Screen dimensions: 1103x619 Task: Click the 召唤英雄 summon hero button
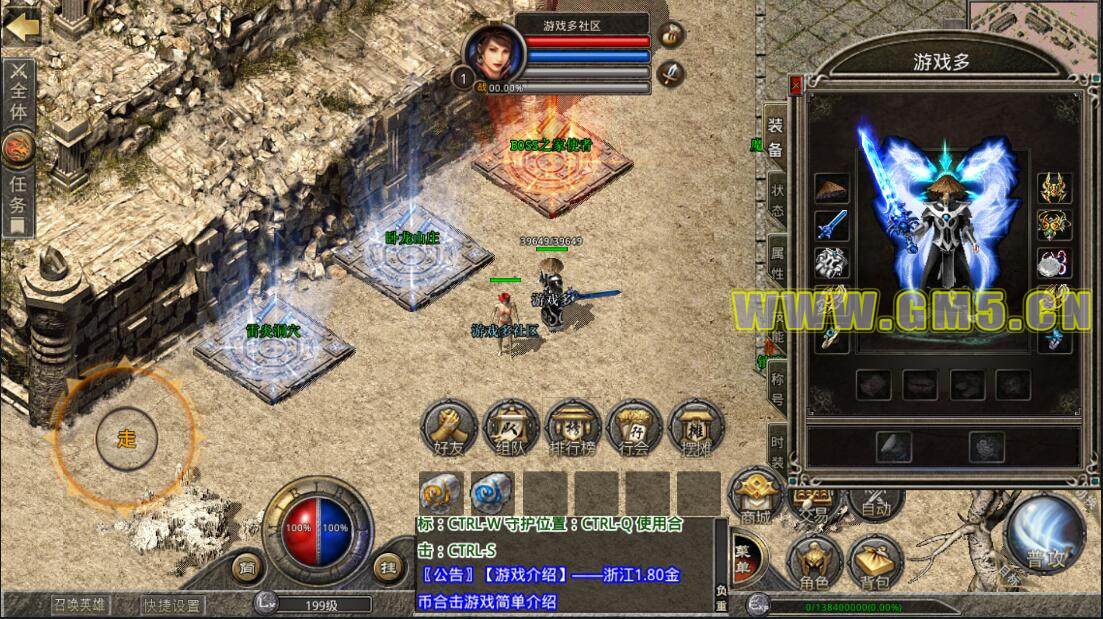pyautogui.click(x=82, y=604)
